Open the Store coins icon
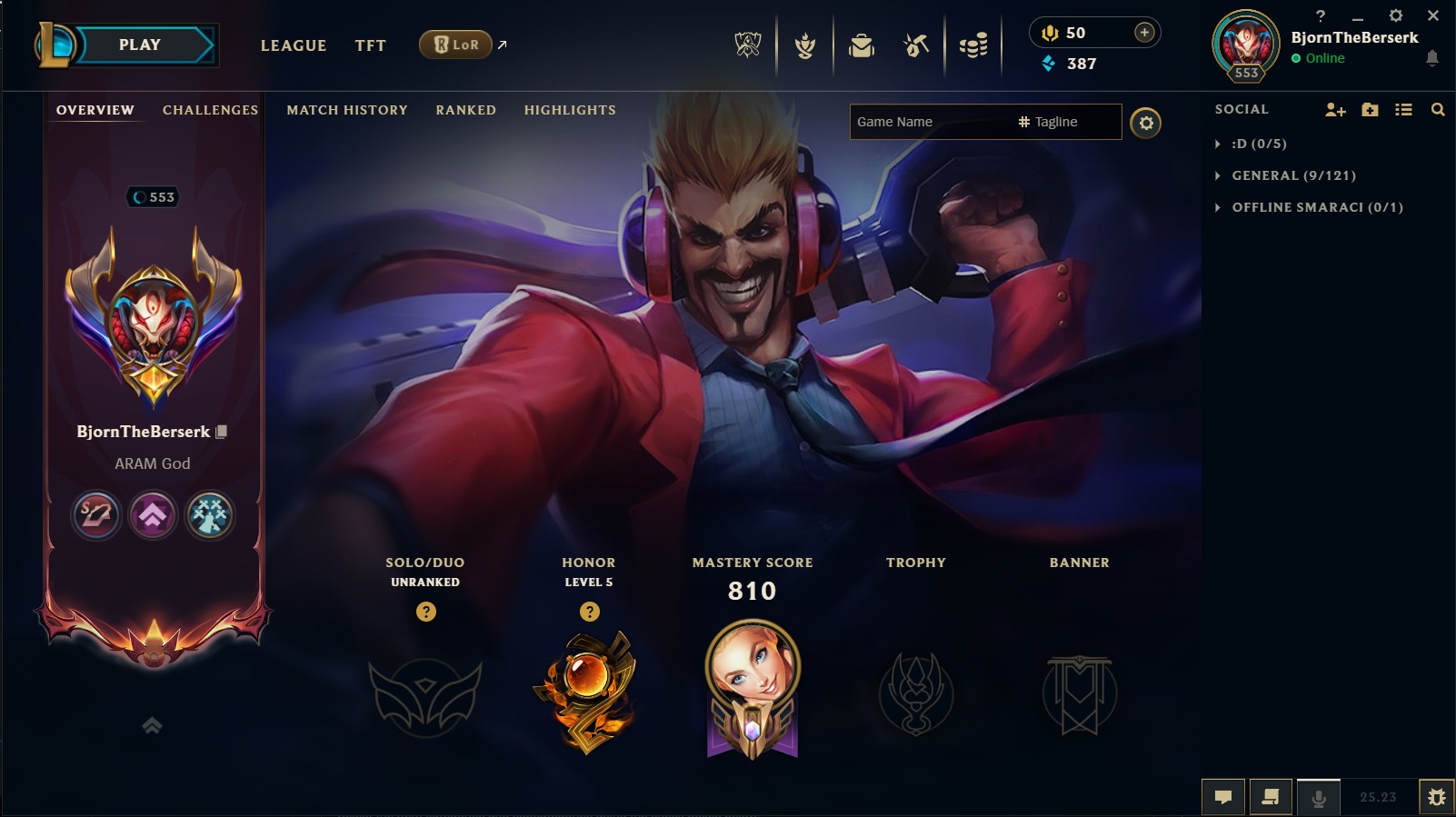This screenshot has height=817, width=1456. tap(972, 44)
